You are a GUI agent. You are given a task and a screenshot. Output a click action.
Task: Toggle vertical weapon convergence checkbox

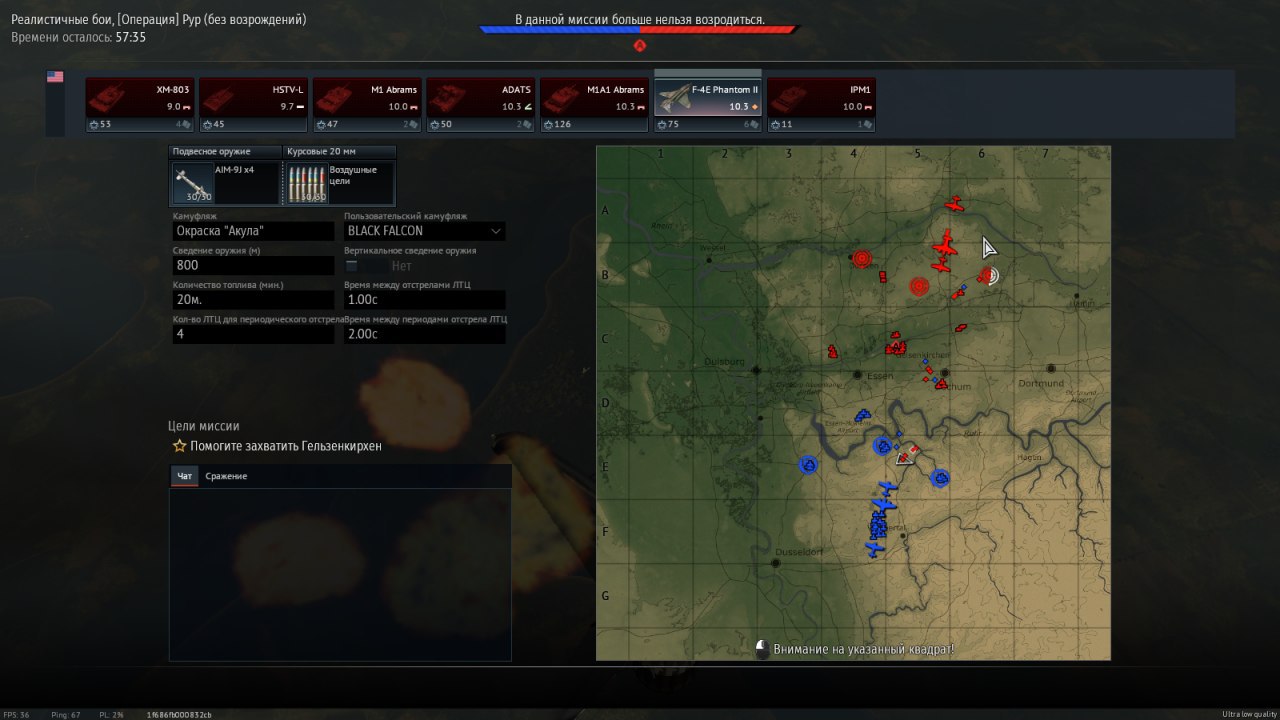coord(351,266)
